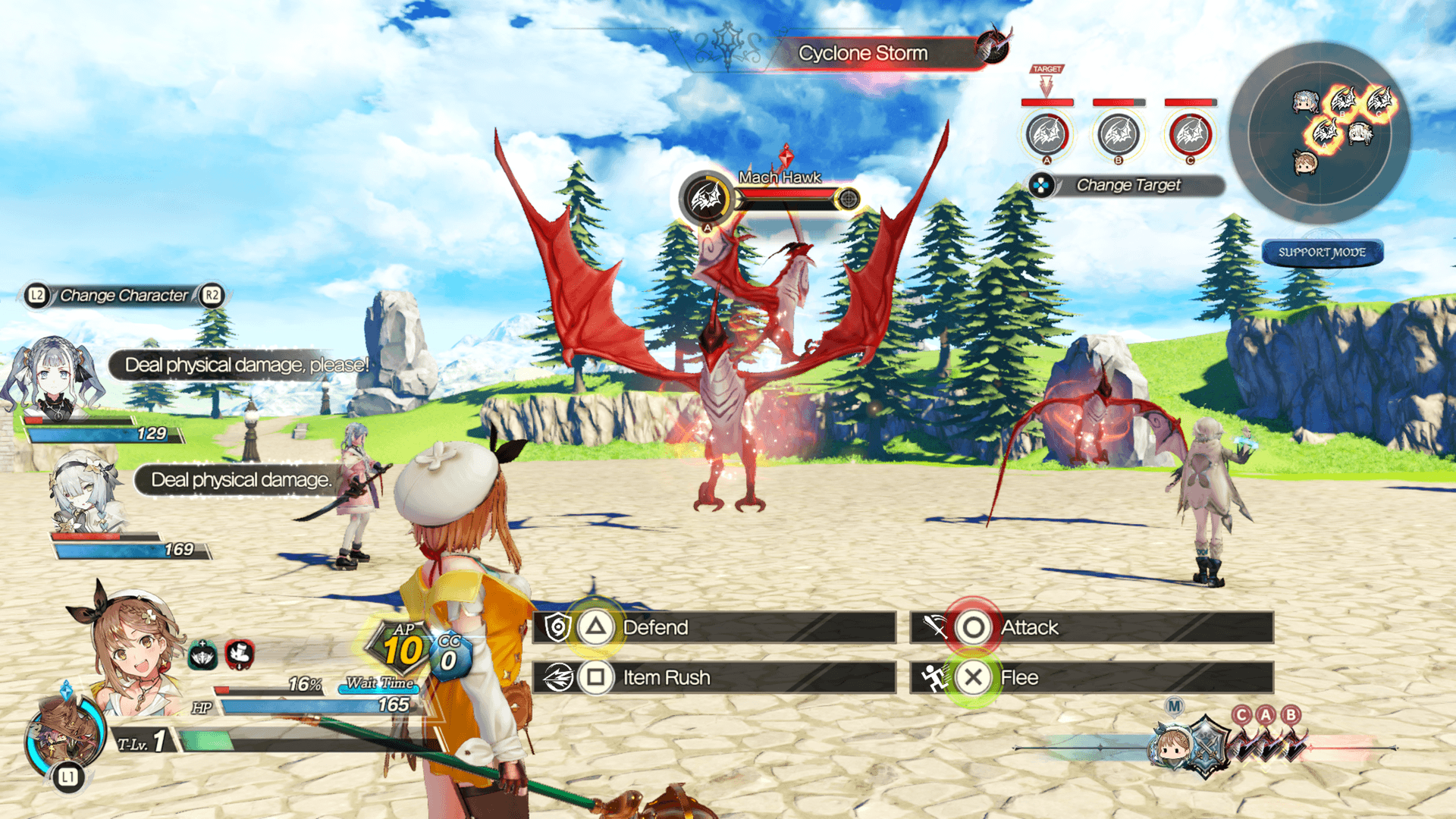Click the Mach Hawk enemy nameplate icon
The width and height of the screenshot is (1456, 819).
tap(707, 199)
